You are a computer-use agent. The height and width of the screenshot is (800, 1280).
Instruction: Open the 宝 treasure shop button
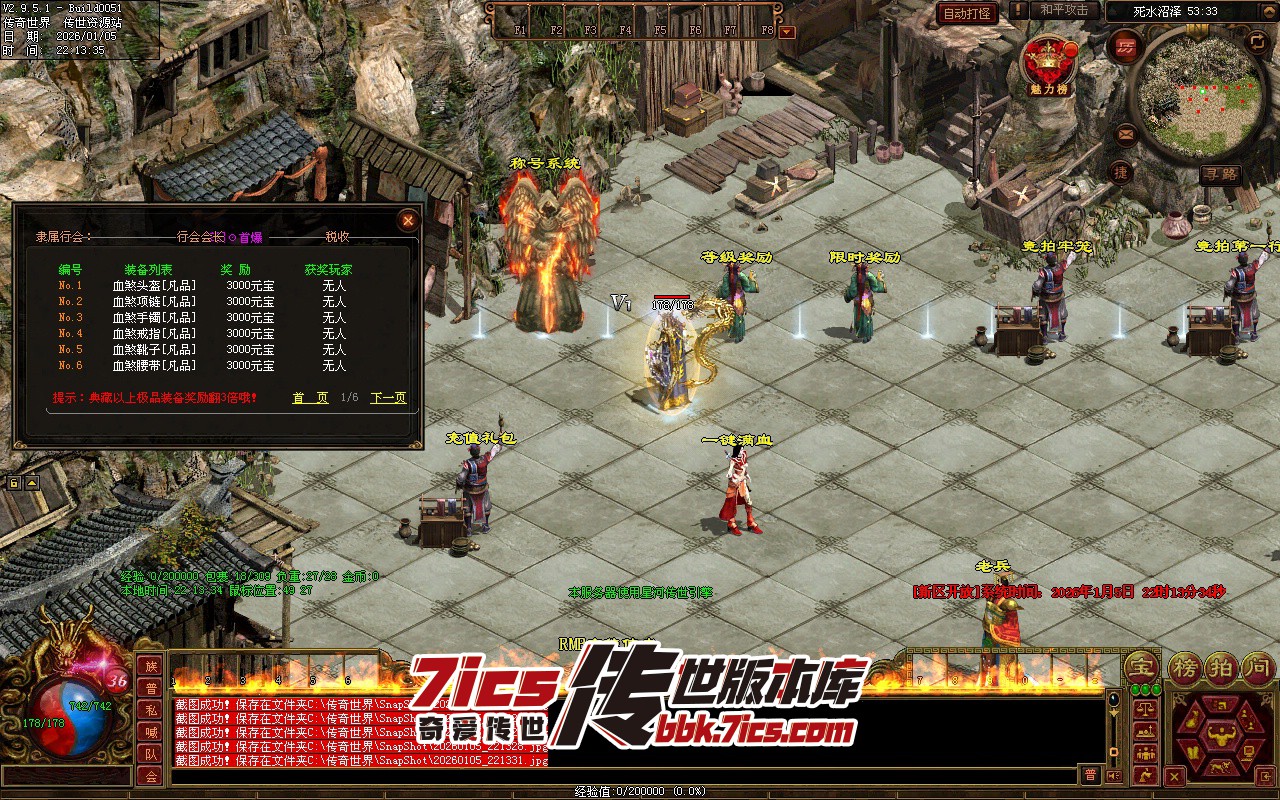tap(1140, 667)
